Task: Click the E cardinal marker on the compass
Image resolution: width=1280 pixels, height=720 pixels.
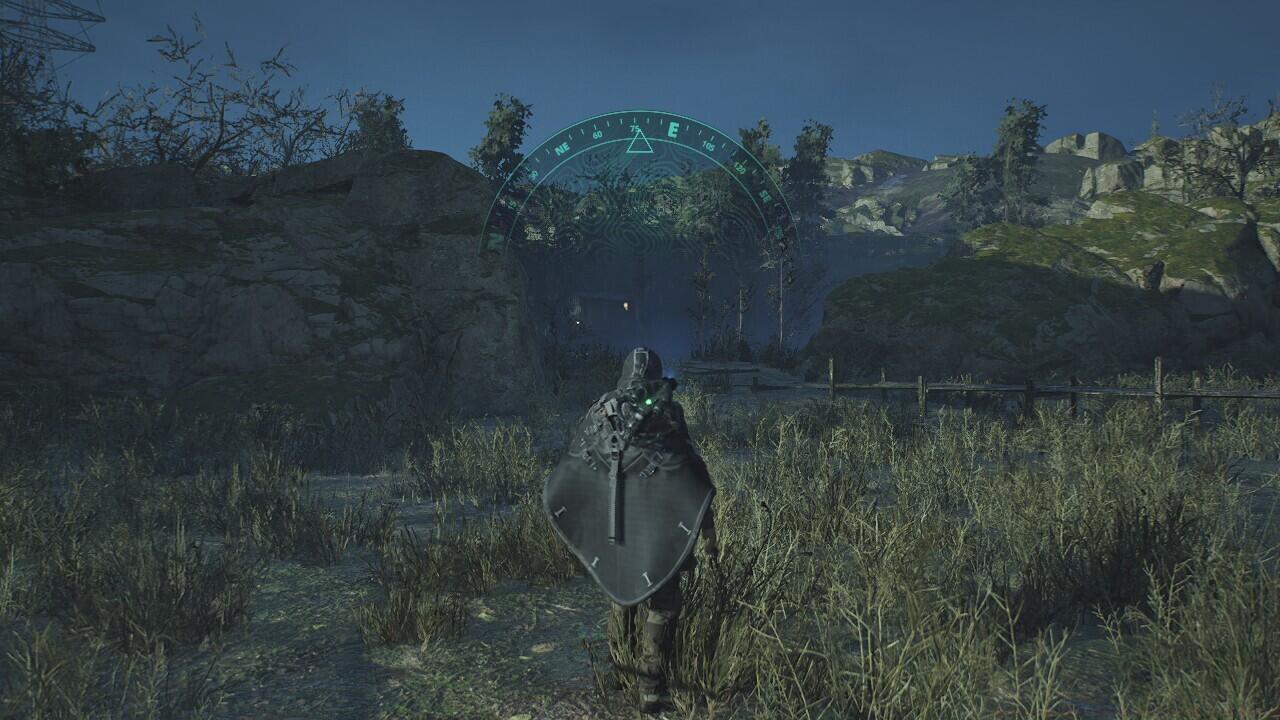Action: click(672, 129)
